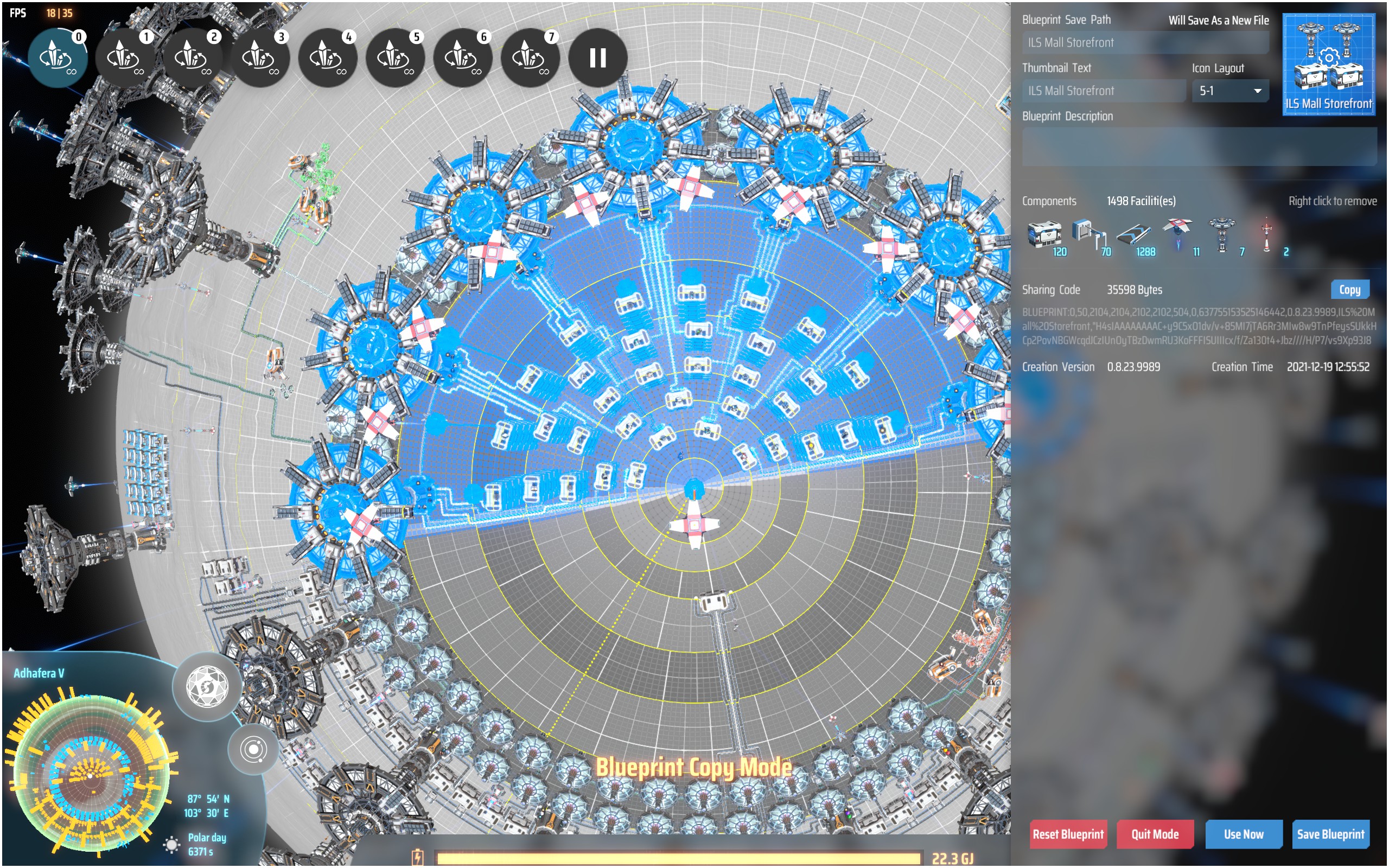This screenshot has height=868, width=1389.
Task: Open the Icon Layout 5-1 dropdown
Action: point(1229,91)
